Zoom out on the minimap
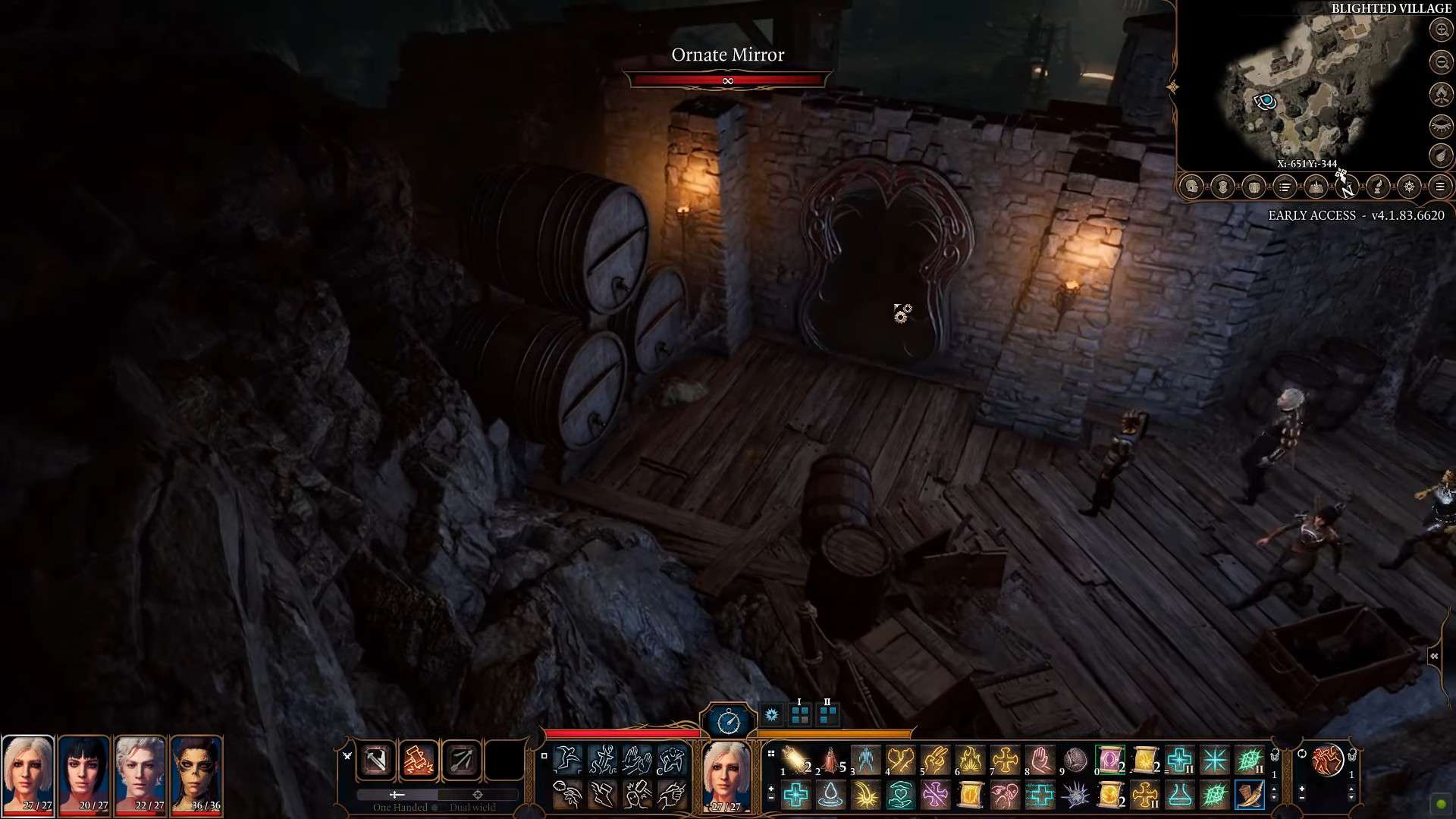Viewport: 1456px width, 819px height. click(1441, 62)
